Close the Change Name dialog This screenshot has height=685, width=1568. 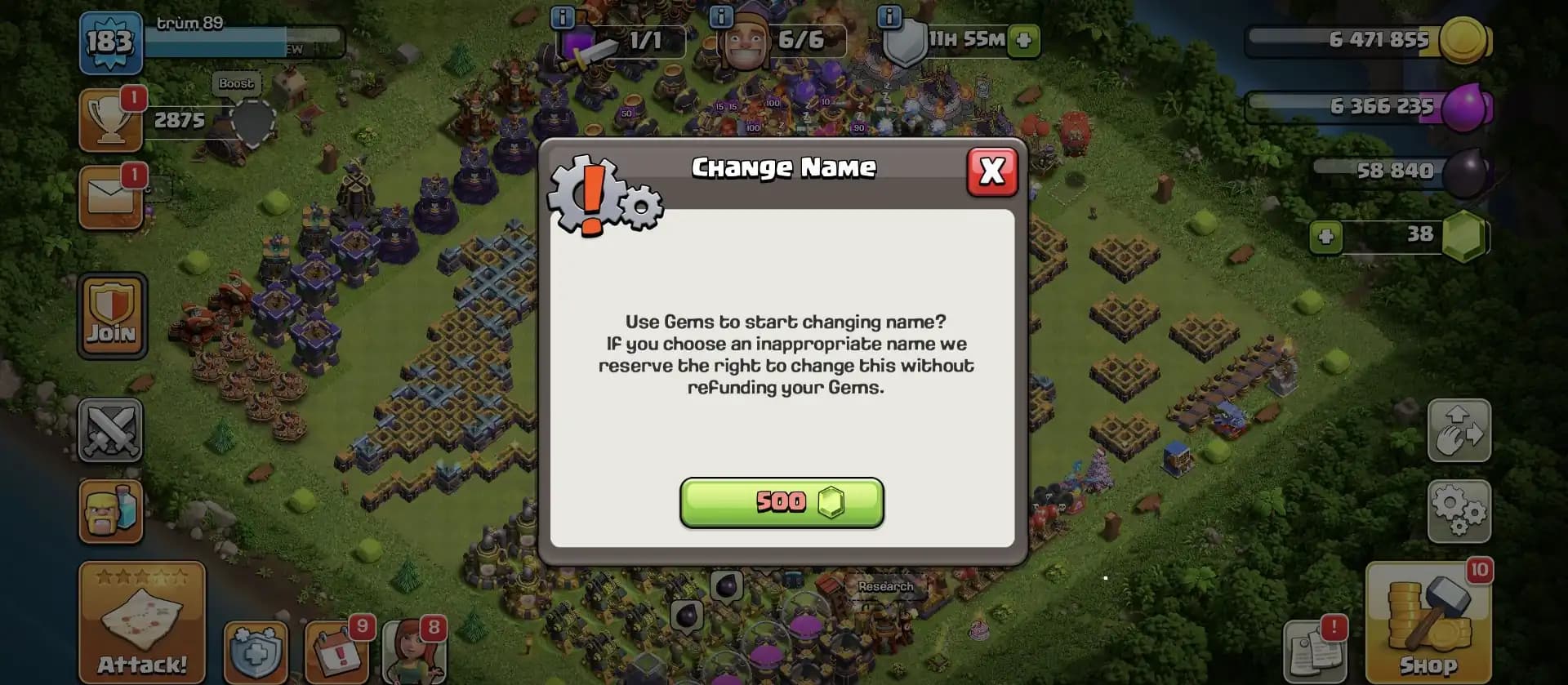pos(991,171)
